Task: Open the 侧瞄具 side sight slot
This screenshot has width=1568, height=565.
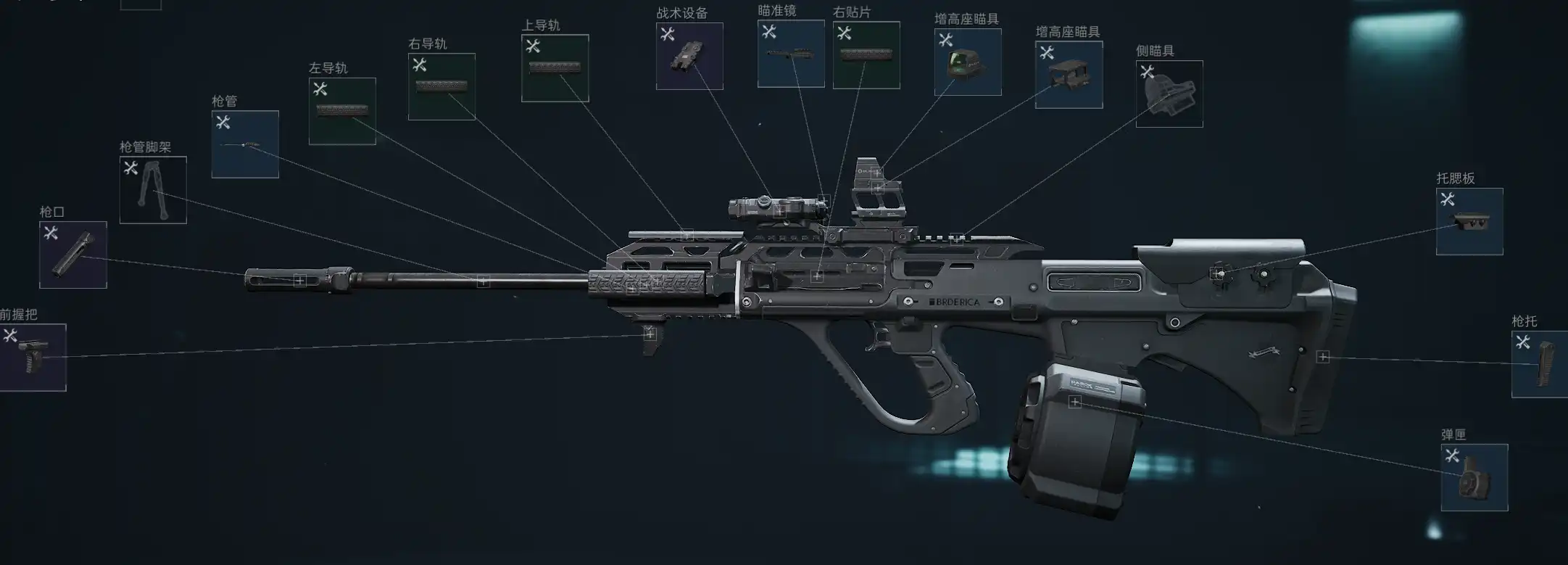Action: tap(1169, 94)
